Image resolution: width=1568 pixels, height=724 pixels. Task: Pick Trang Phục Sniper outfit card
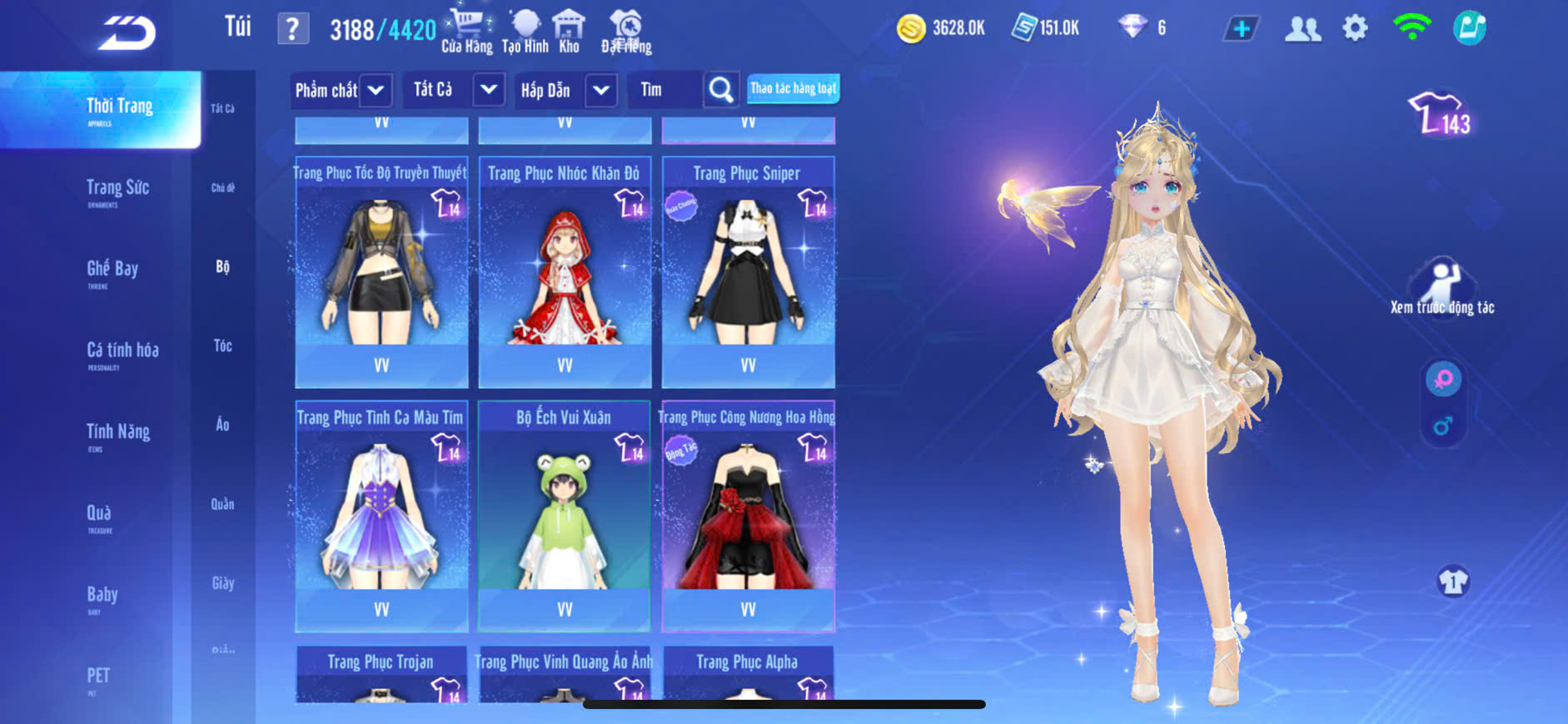(x=748, y=271)
